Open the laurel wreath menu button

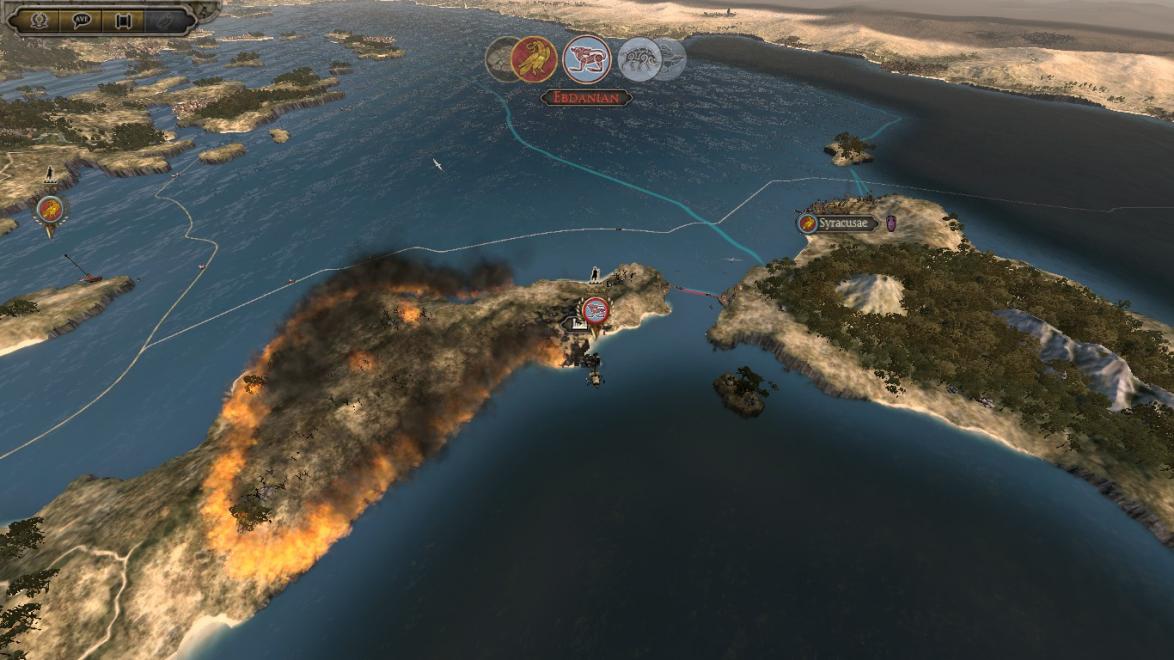(x=41, y=20)
